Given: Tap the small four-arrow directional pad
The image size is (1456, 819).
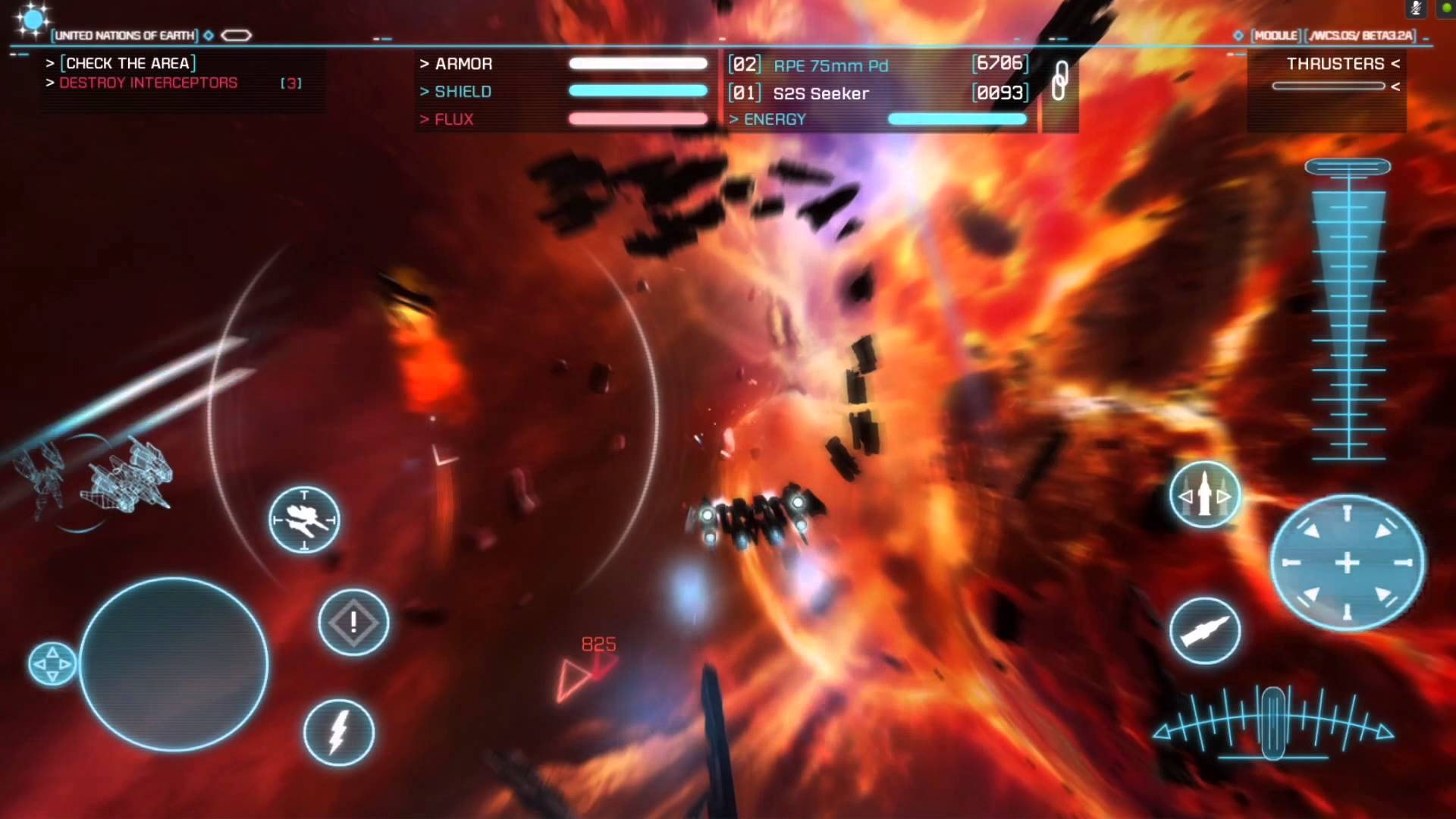Looking at the screenshot, I should 52,664.
